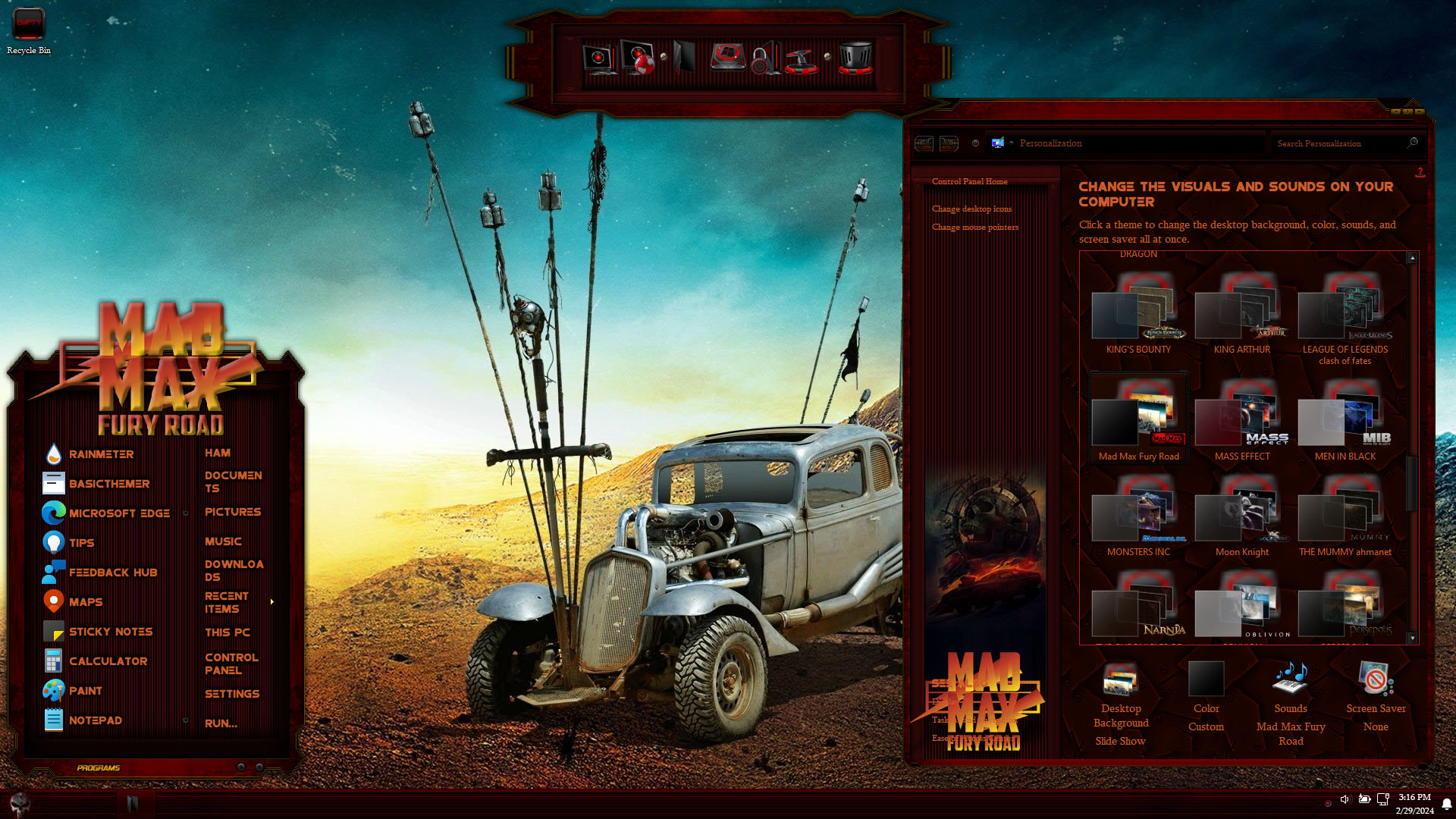
Task: Open Notepad from the start menu
Action: click(95, 720)
